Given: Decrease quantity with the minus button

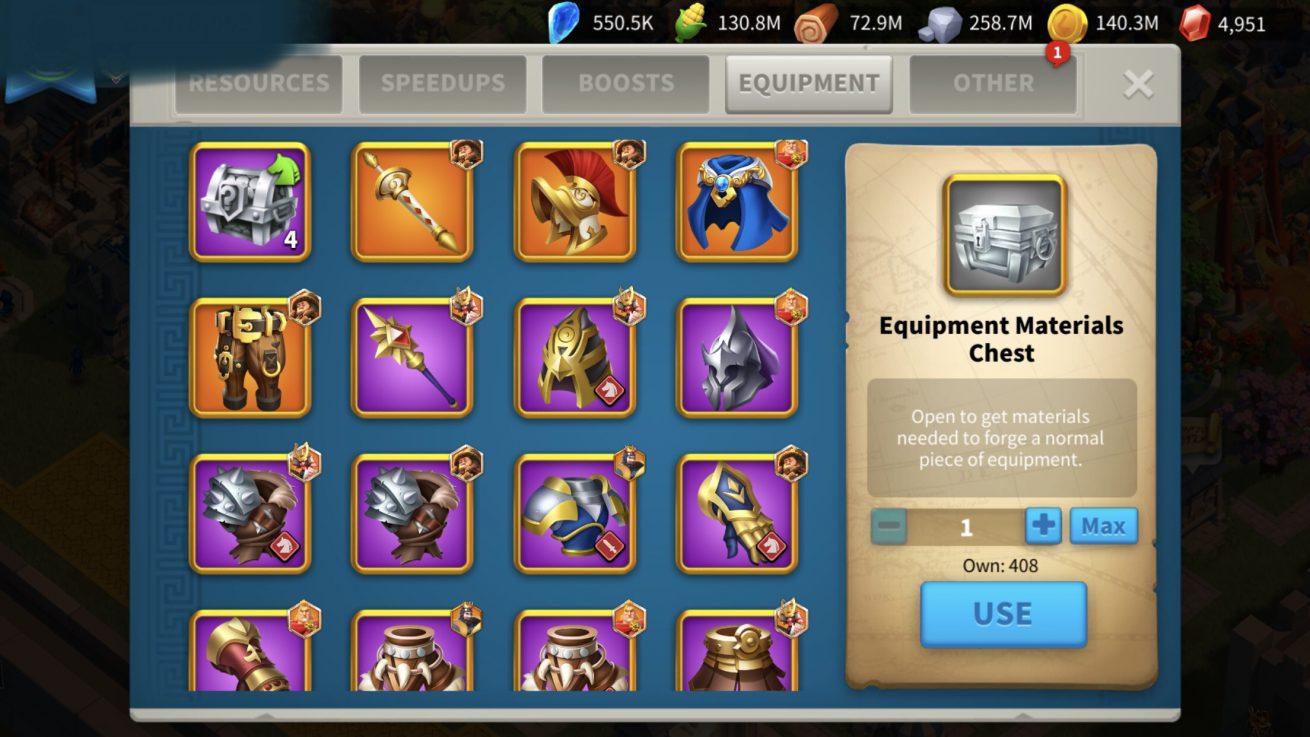Looking at the screenshot, I should click(x=888, y=526).
